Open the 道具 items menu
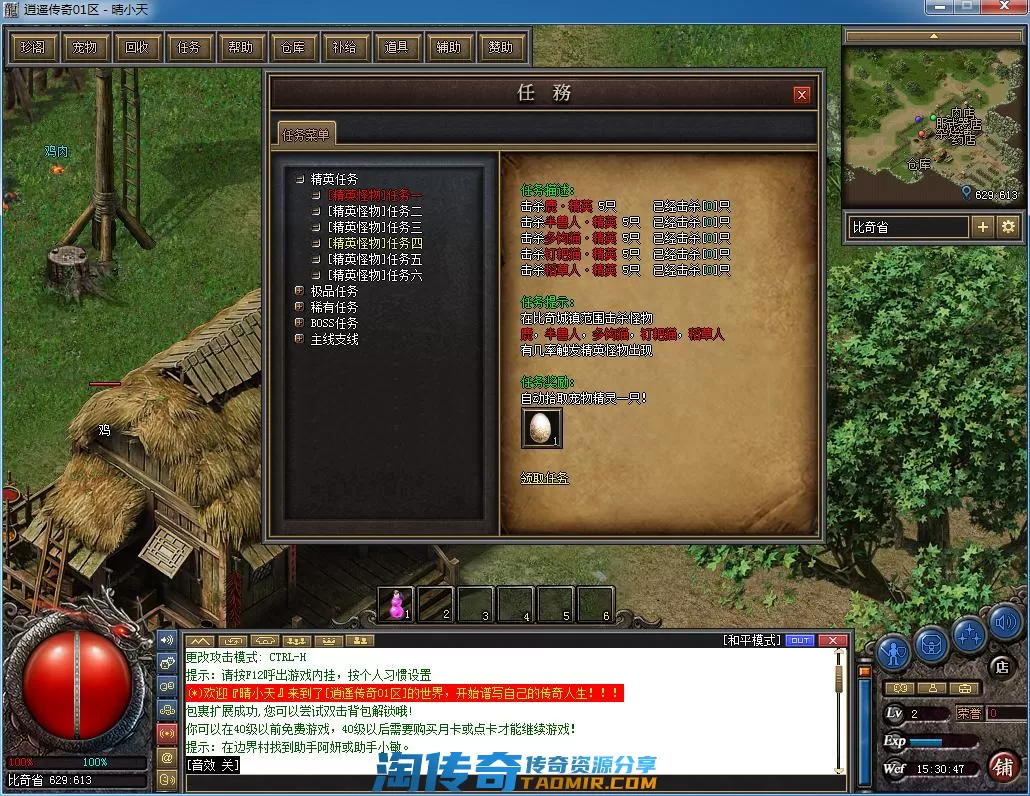The height and width of the screenshot is (796, 1030). click(x=397, y=47)
